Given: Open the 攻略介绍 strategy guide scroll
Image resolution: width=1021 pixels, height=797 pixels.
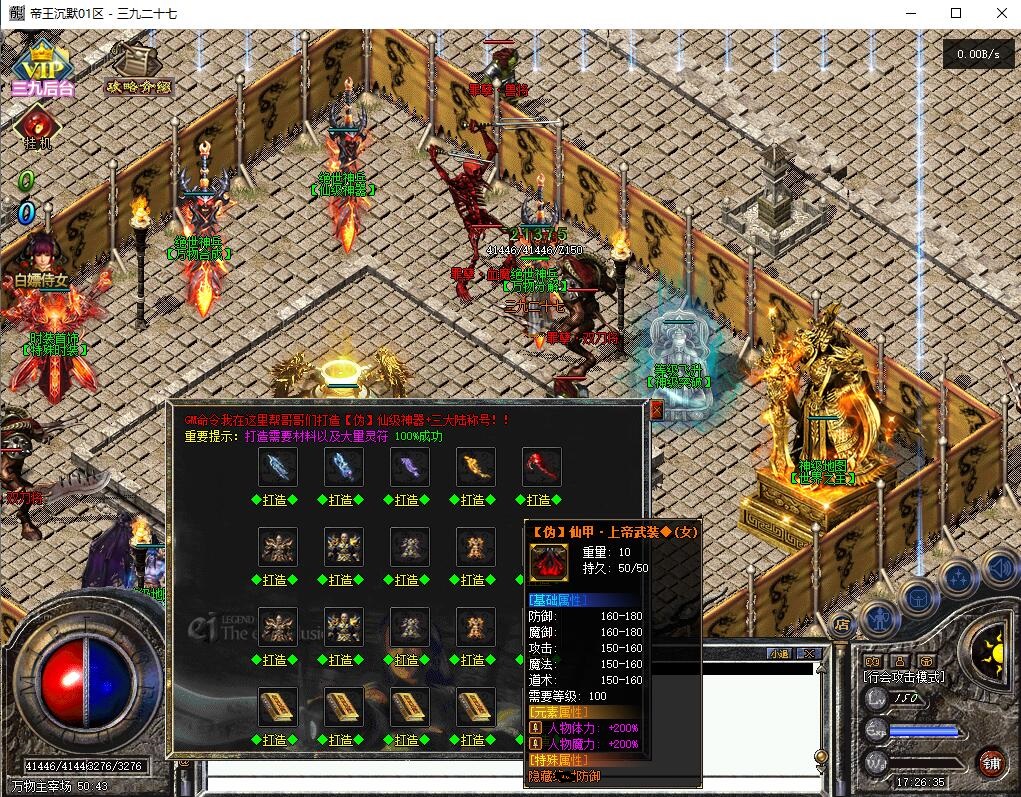Looking at the screenshot, I should coord(139,68).
